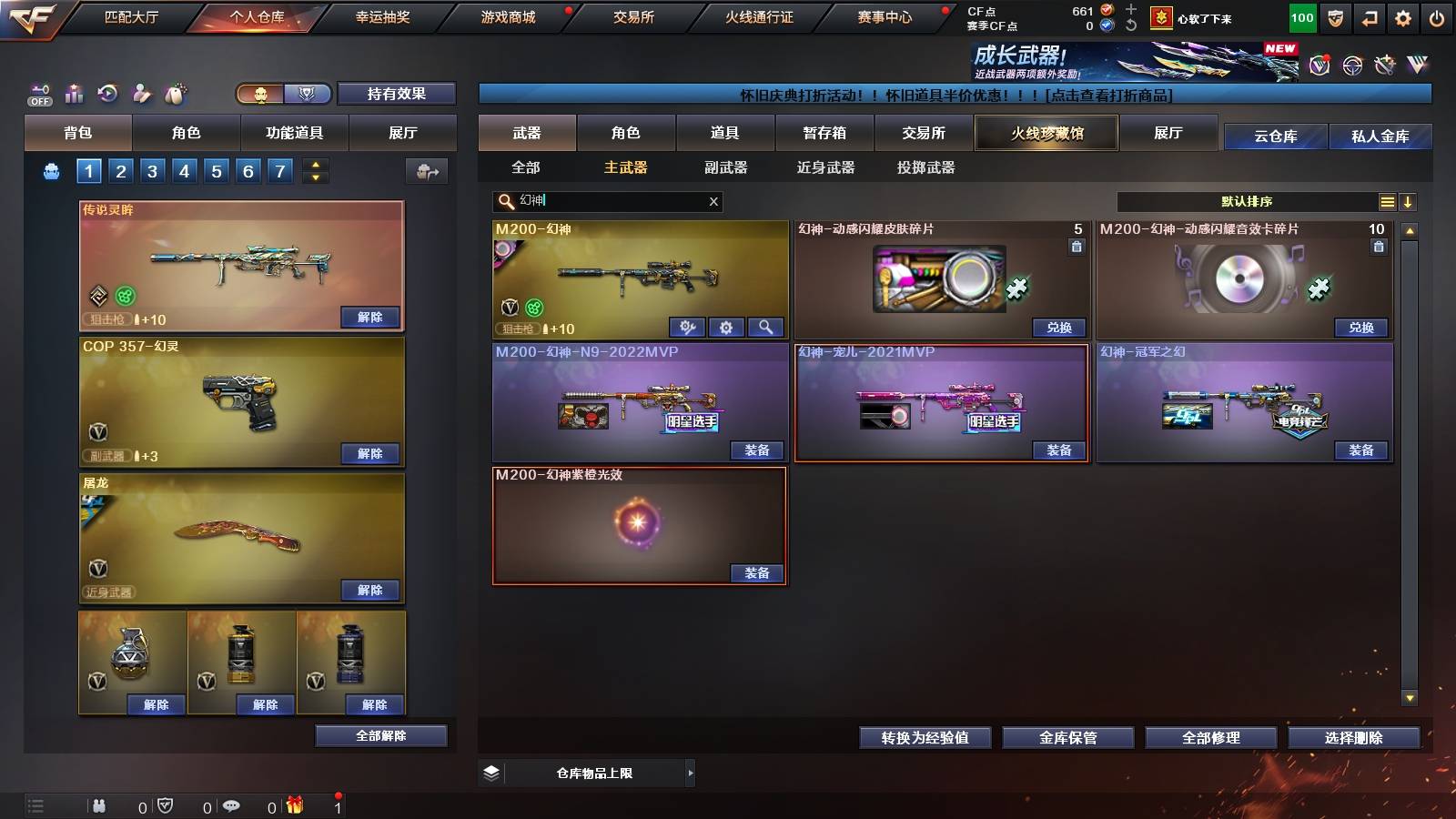
Task: Clear the search box with the X
Action: tap(713, 201)
